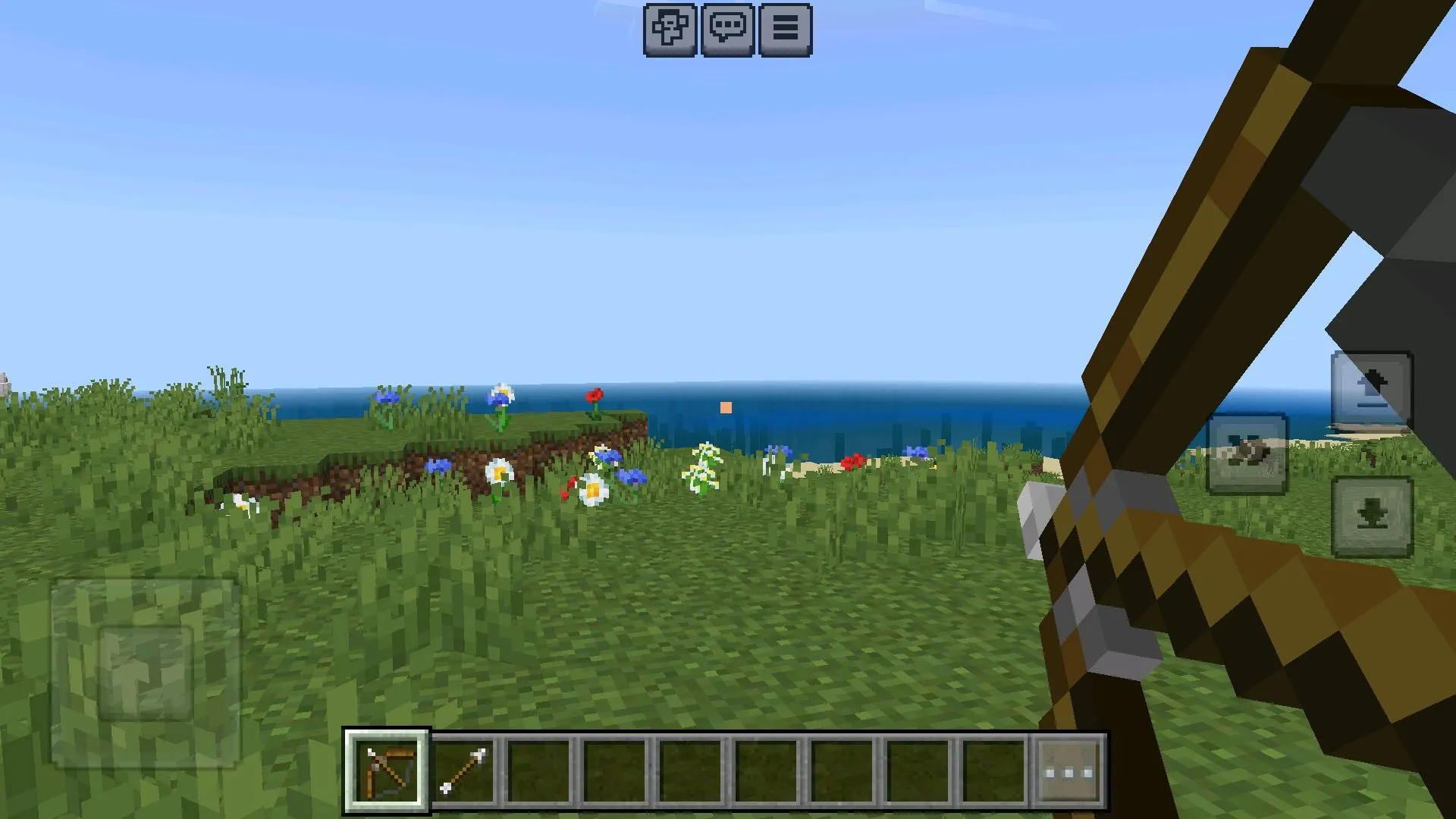Select the arrow hotbar slot
The image size is (1456, 819).
tap(463, 771)
